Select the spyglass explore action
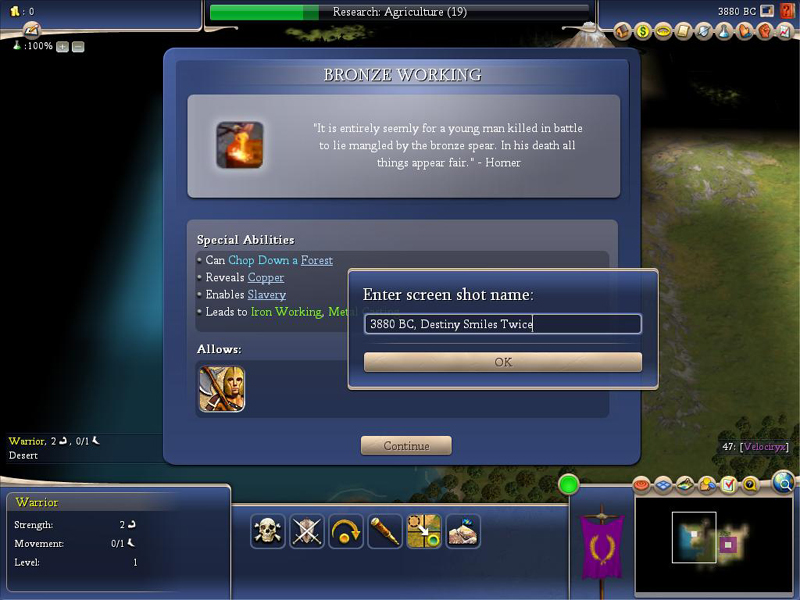Image resolution: width=800 pixels, height=600 pixels. [385, 531]
